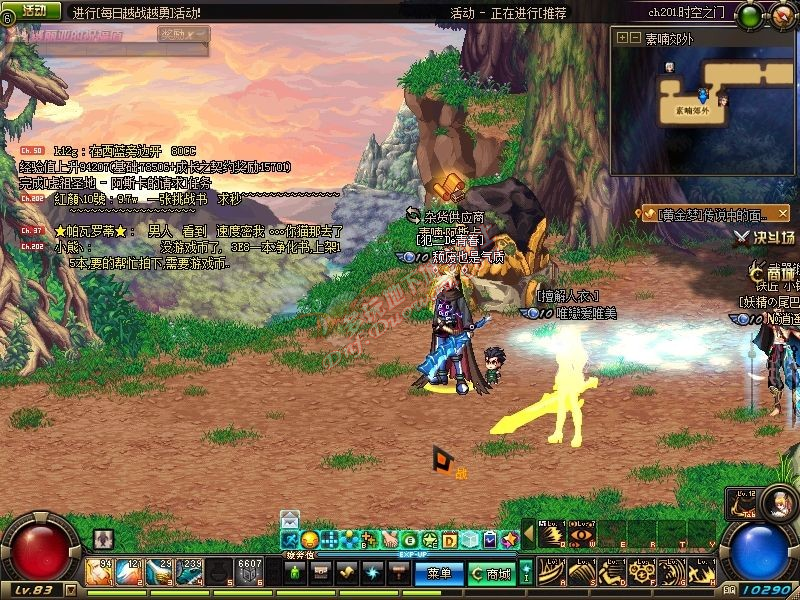Image resolution: width=800 pixels, height=600 pixels.
Task: Click the mail envelope icon
Action: (290, 519)
